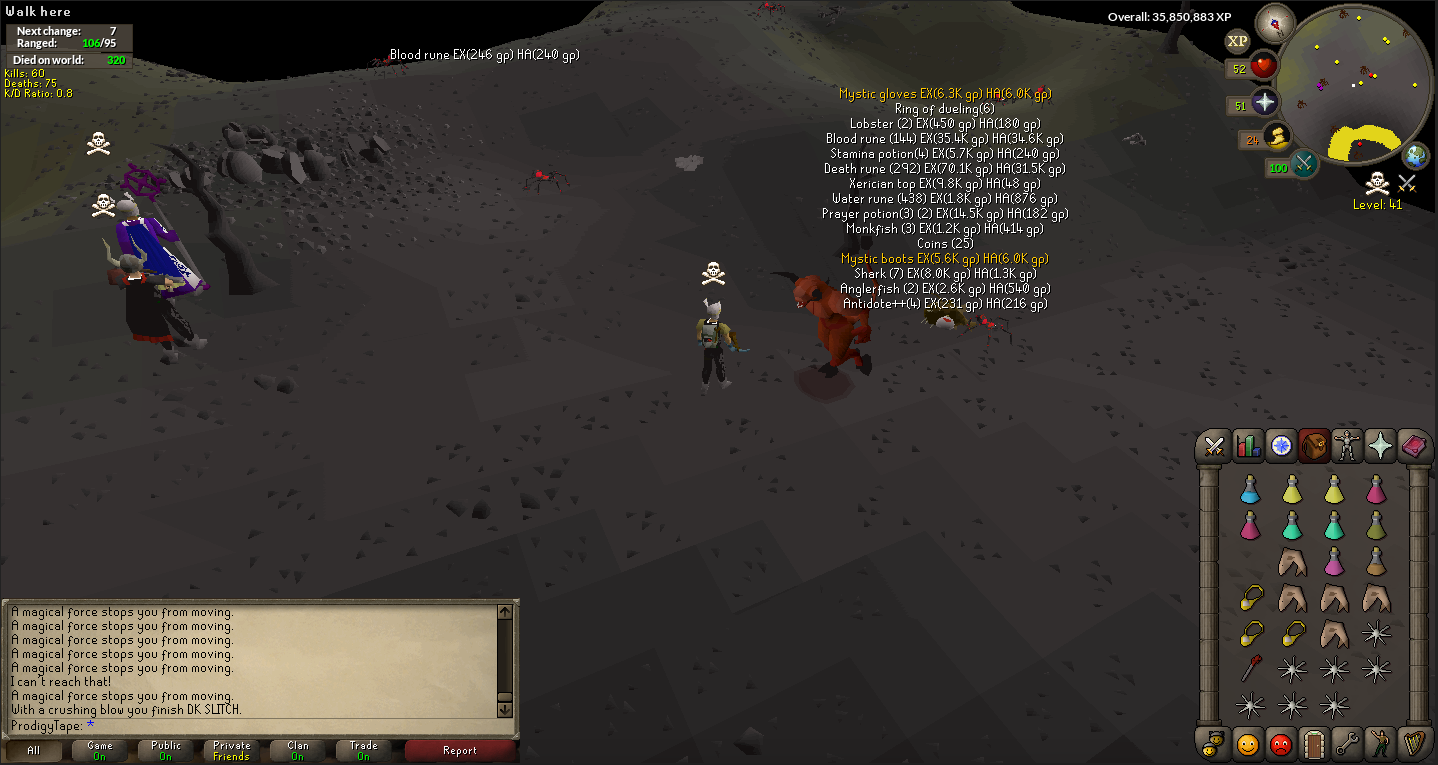Viewport: 1438px width, 765px height.
Task: Open the Combat Options tab
Action: click(1215, 446)
